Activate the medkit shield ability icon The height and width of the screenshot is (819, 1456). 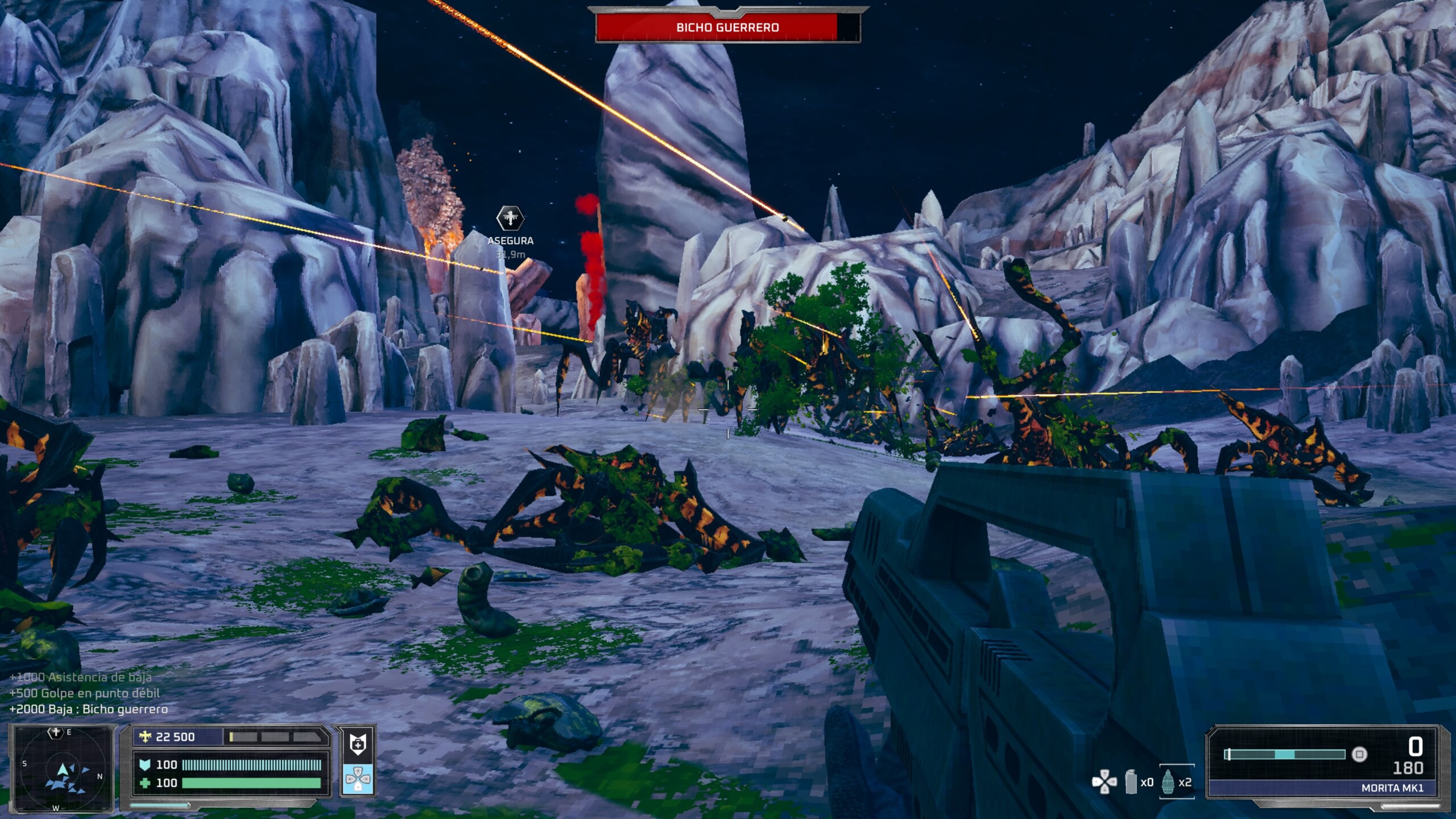coord(358,744)
